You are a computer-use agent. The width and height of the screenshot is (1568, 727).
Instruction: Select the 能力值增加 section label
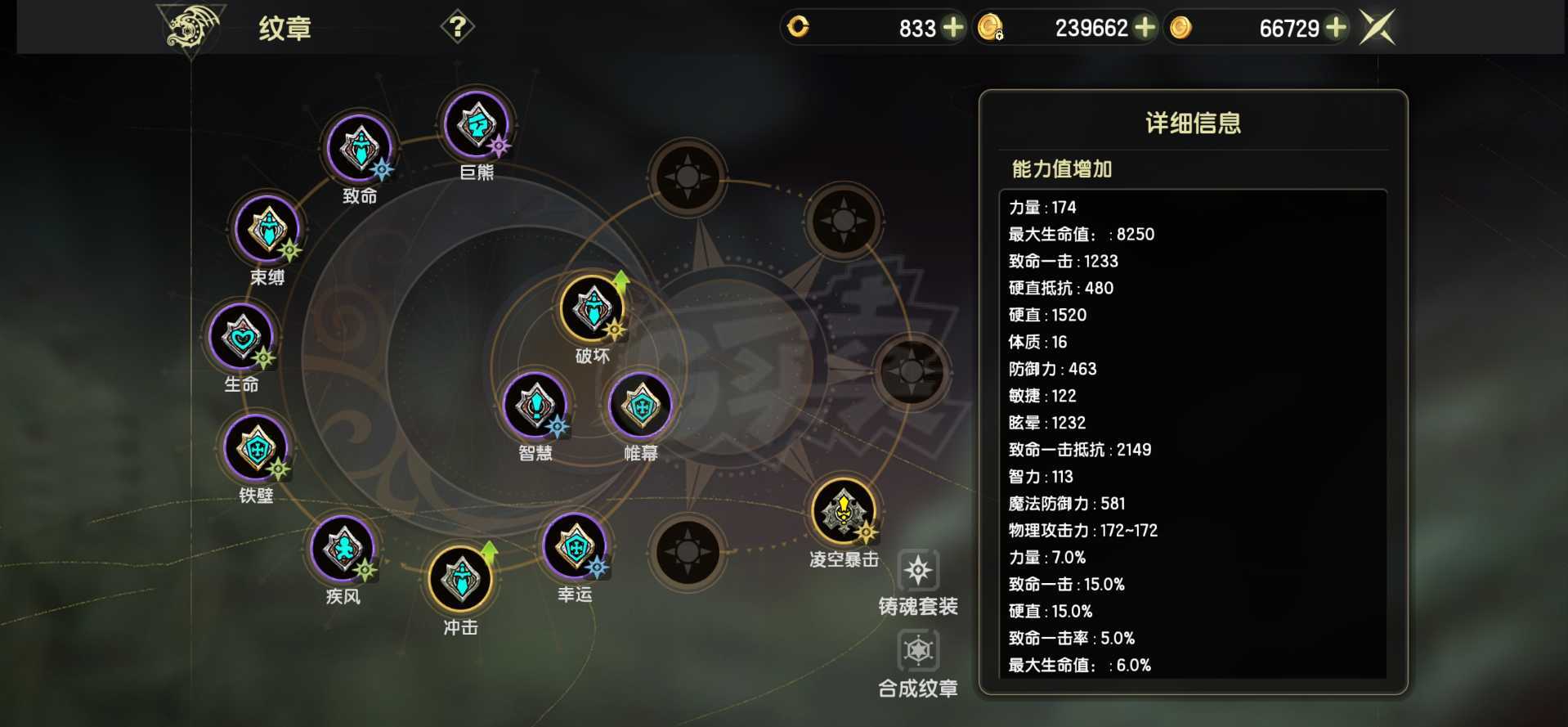[1062, 169]
